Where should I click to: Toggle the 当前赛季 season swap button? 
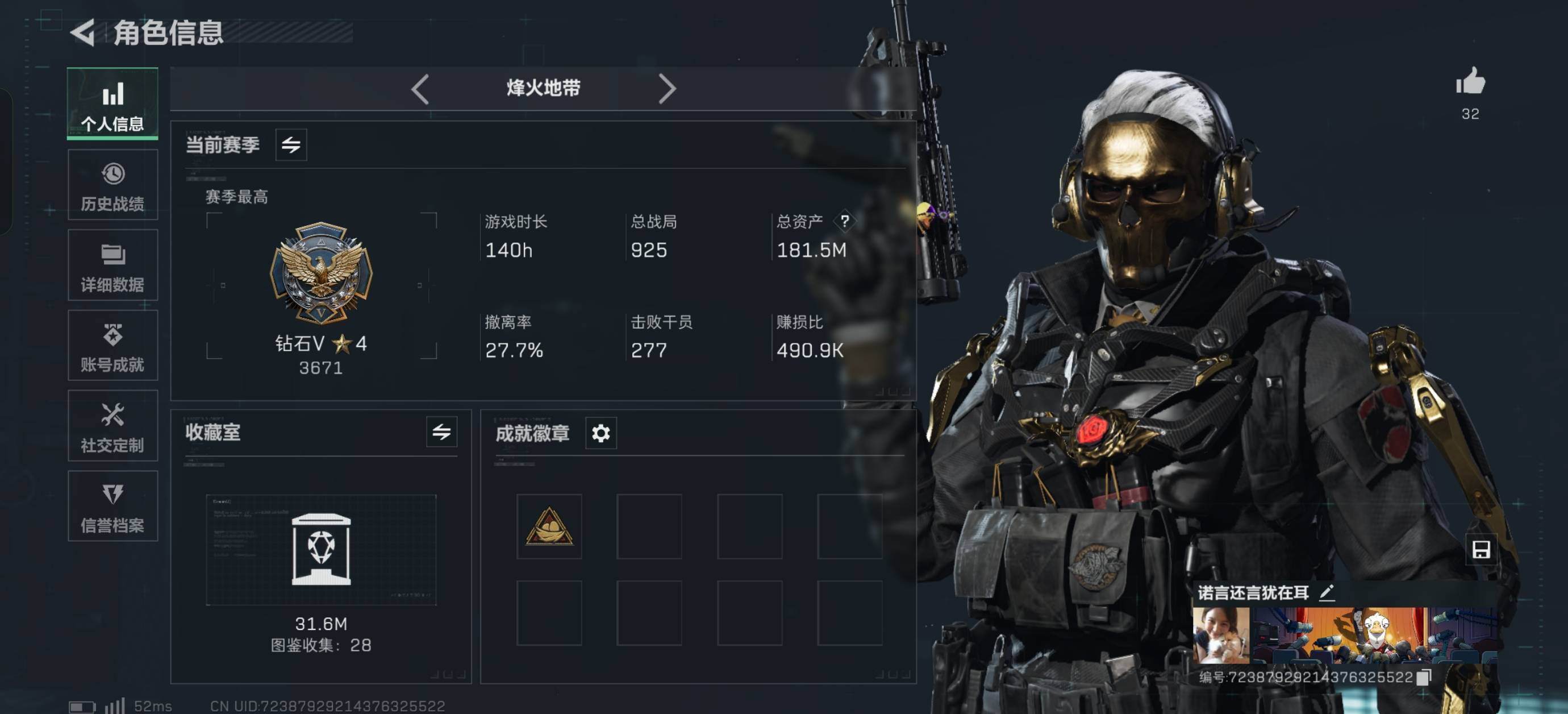(291, 145)
